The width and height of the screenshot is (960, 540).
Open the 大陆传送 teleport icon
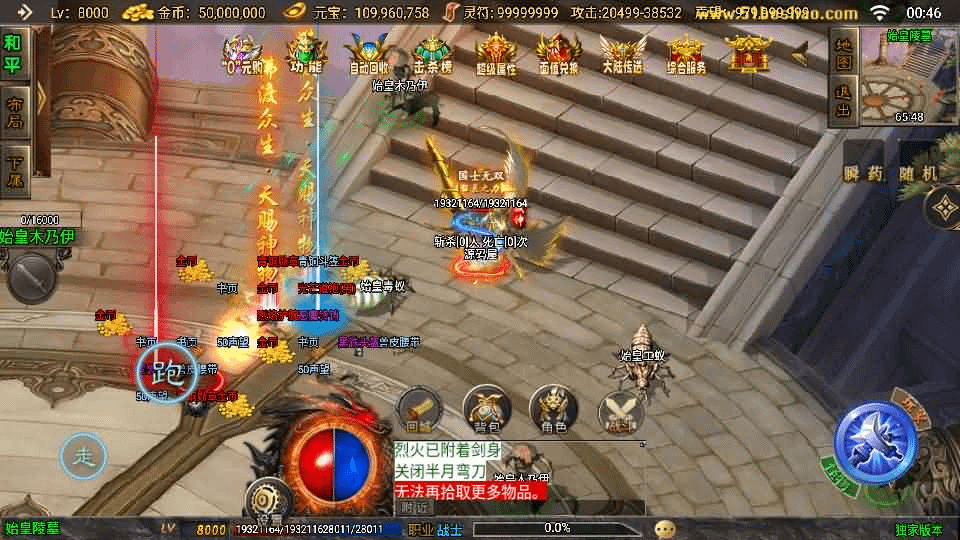click(622, 53)
